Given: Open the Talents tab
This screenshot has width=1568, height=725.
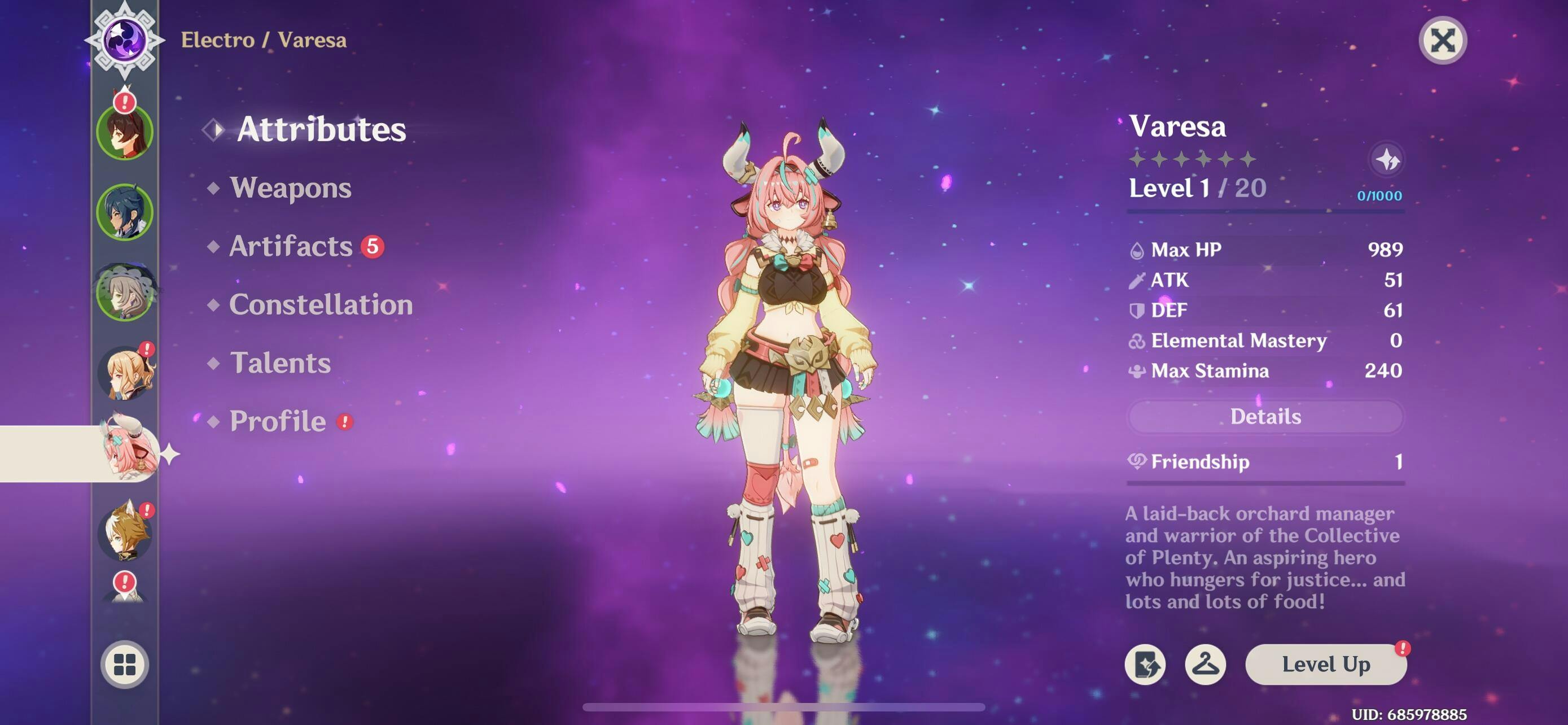Looking at the screenshot, I should coord(280,363).
